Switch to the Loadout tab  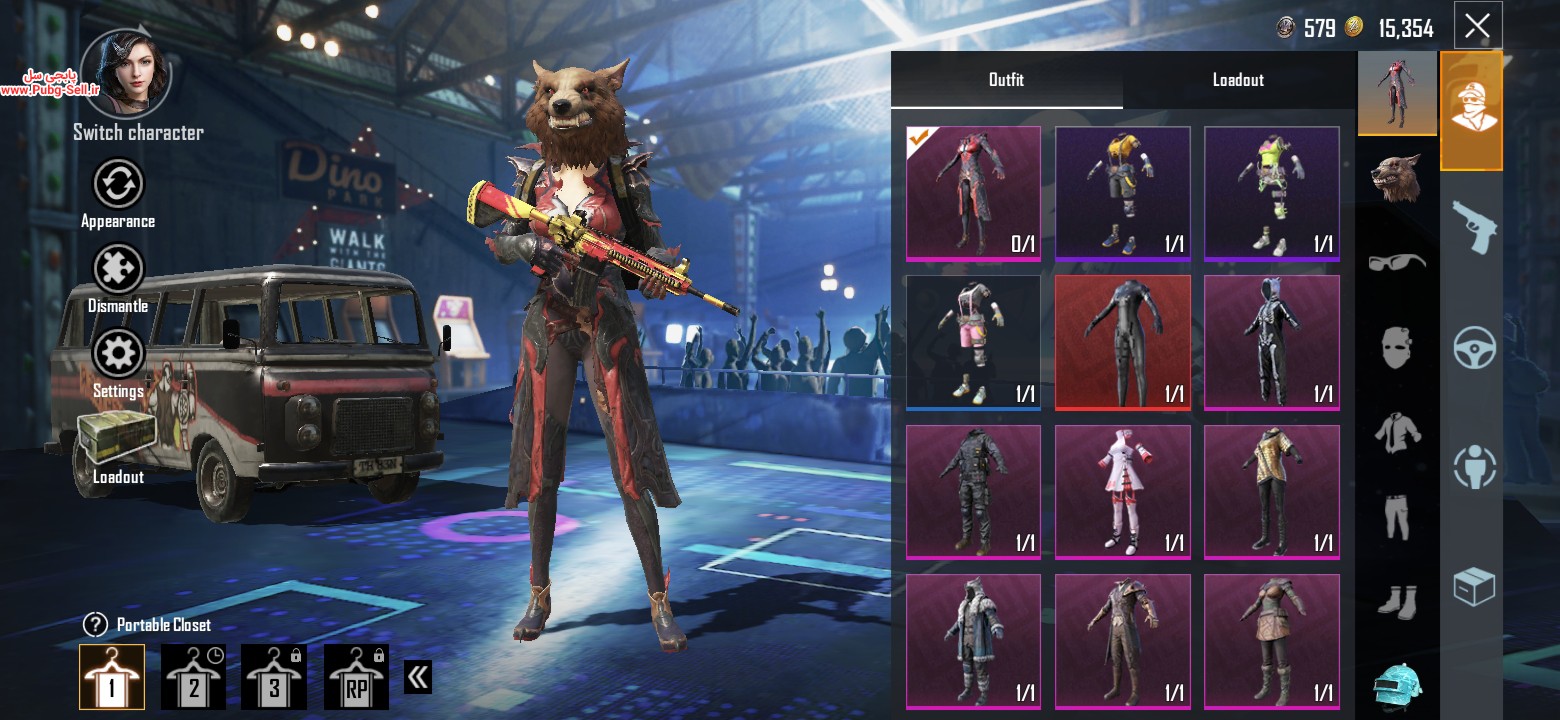tap(1238, 80)
